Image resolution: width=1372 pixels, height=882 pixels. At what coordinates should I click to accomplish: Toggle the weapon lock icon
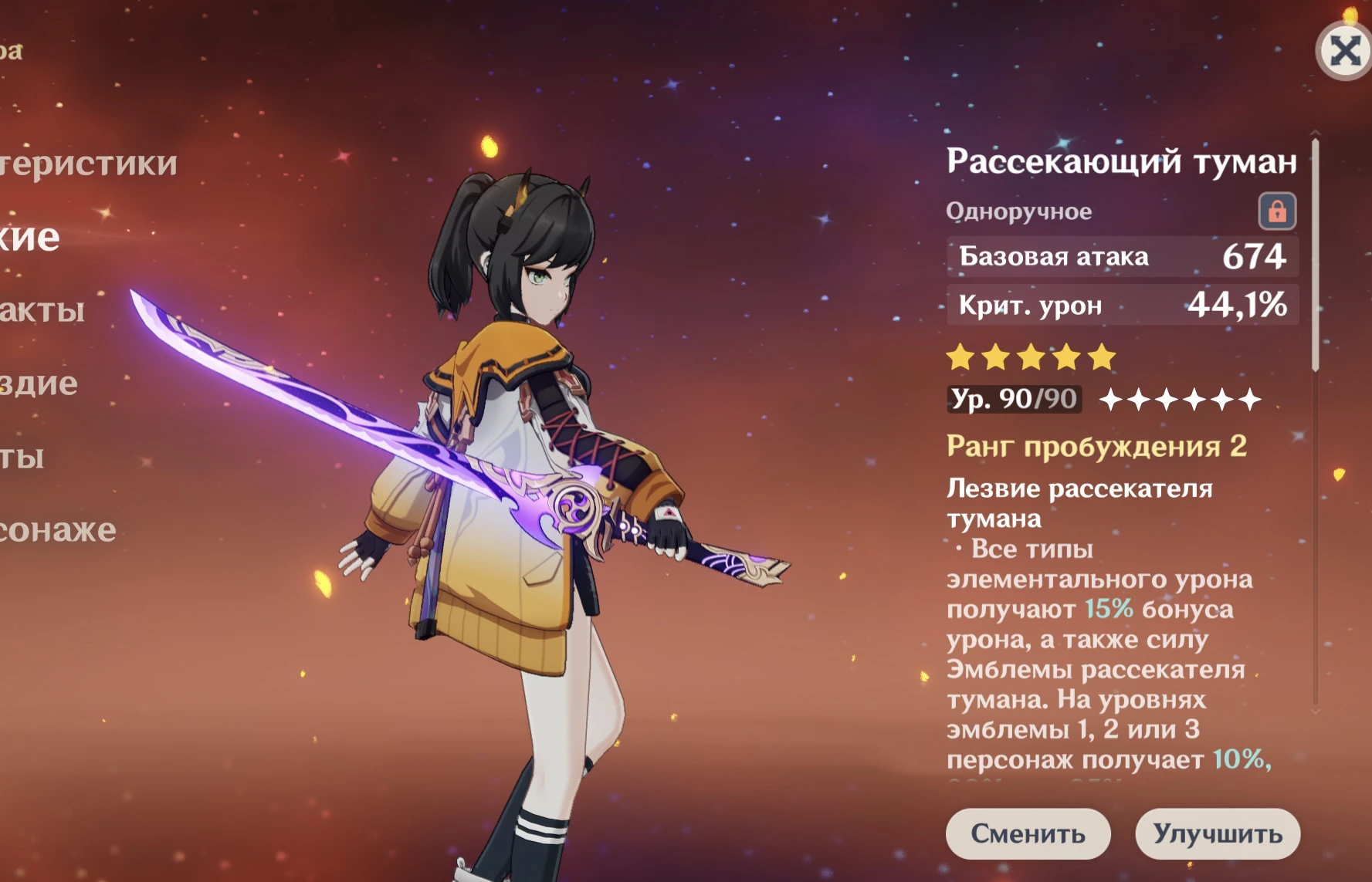coord(1277,211)
